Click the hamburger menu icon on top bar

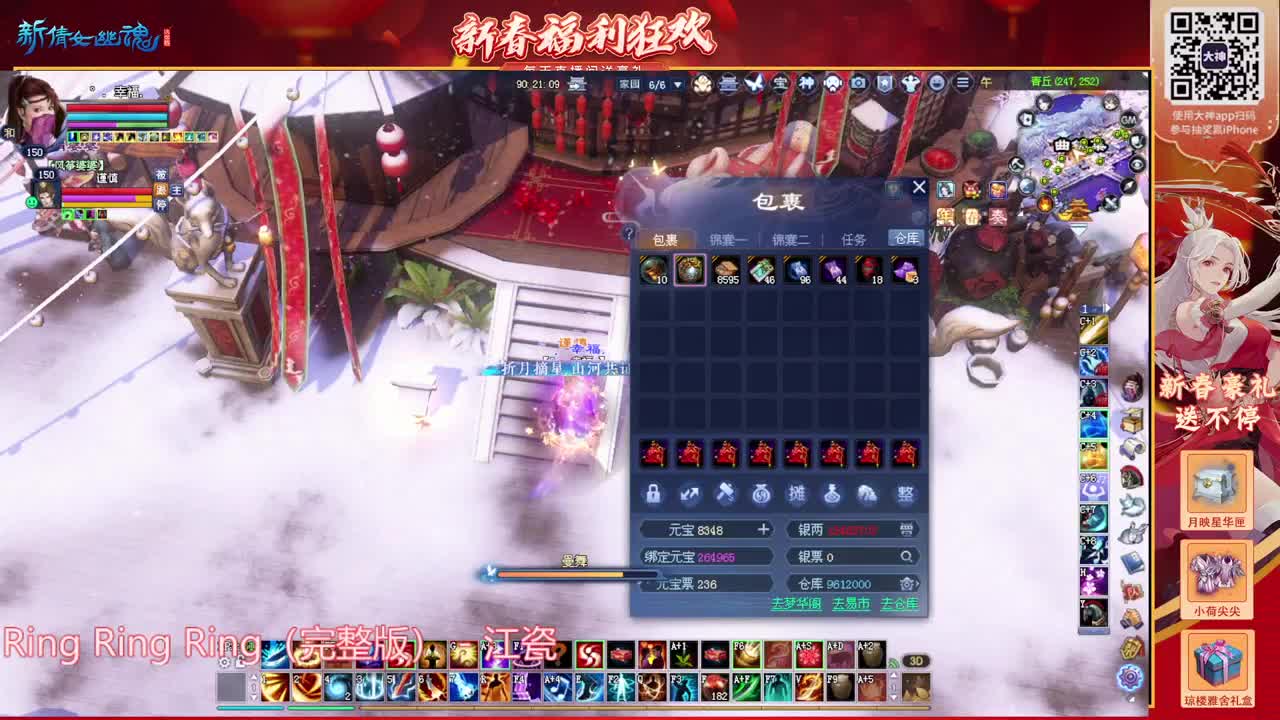962,84
